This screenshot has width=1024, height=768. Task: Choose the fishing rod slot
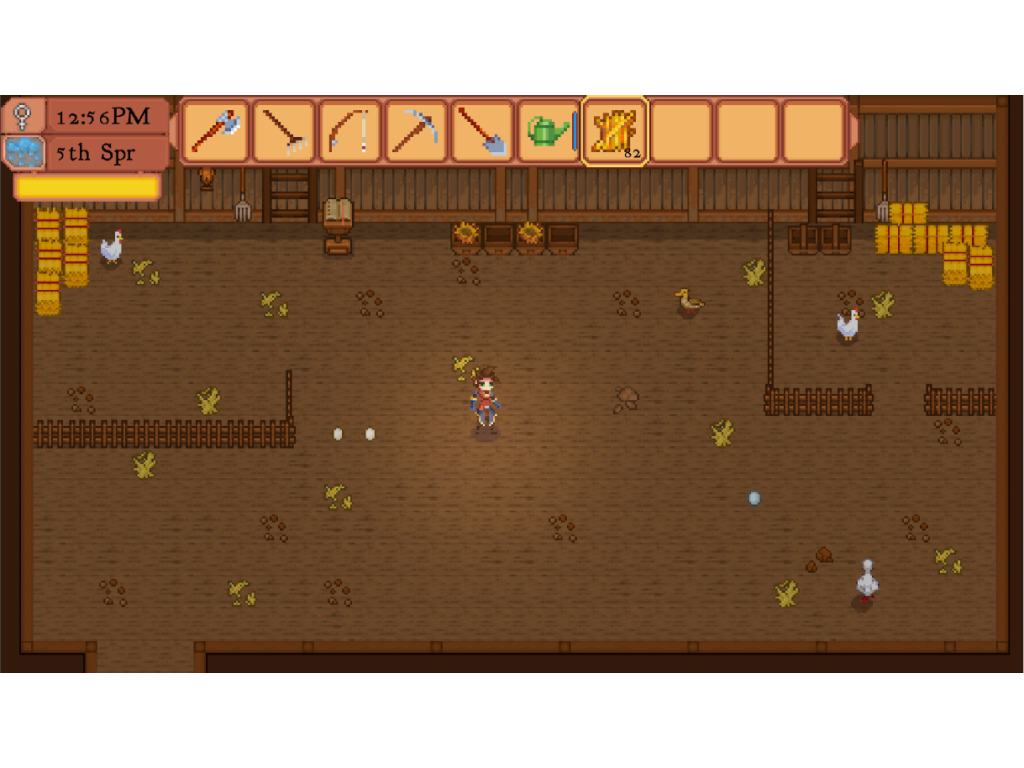pos(349,131)
